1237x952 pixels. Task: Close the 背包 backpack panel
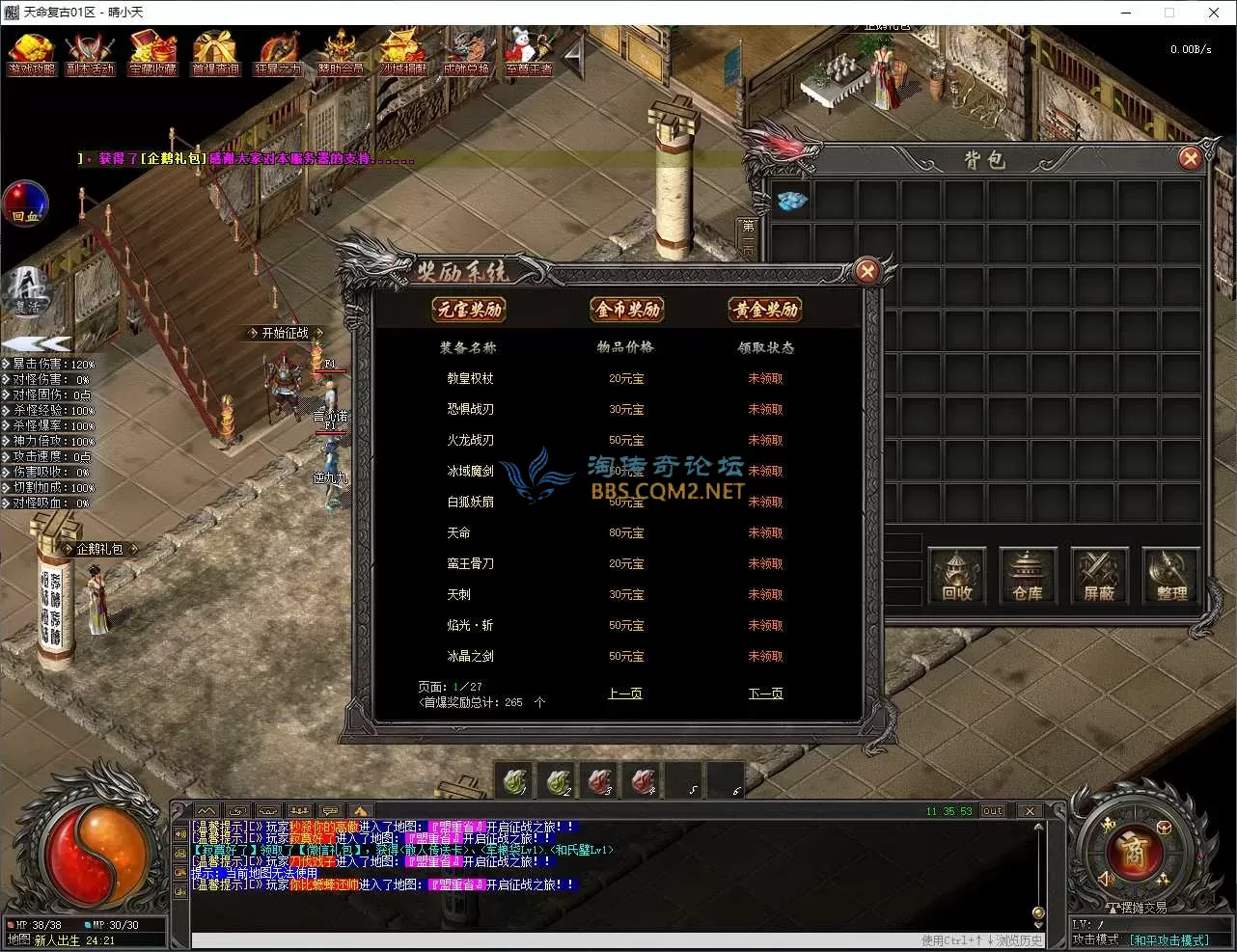1190,159
